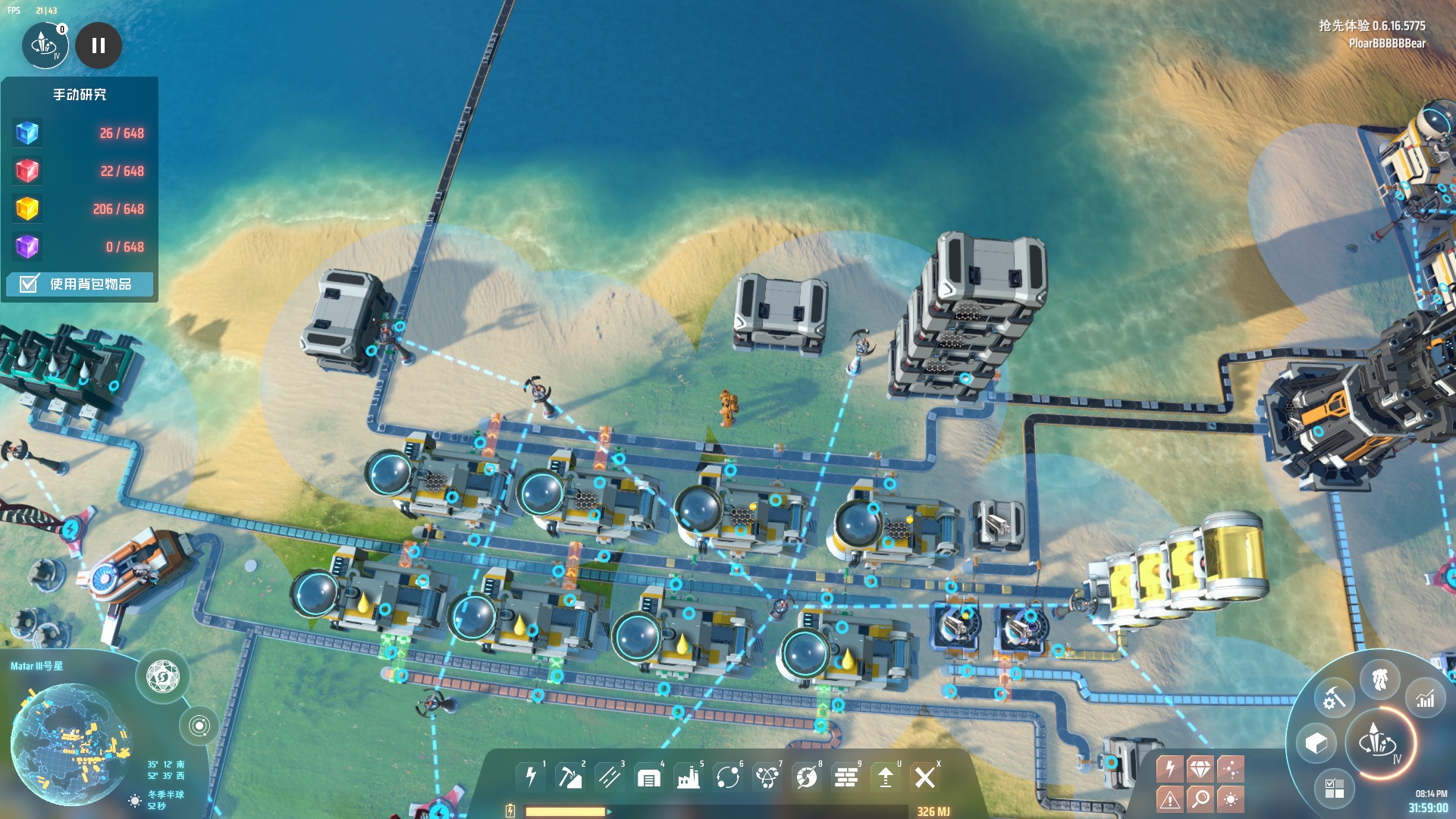Viewport: 1456px width, 819px height.
Task: Select the Dyson sphere build category
Action: coord(807,777)
